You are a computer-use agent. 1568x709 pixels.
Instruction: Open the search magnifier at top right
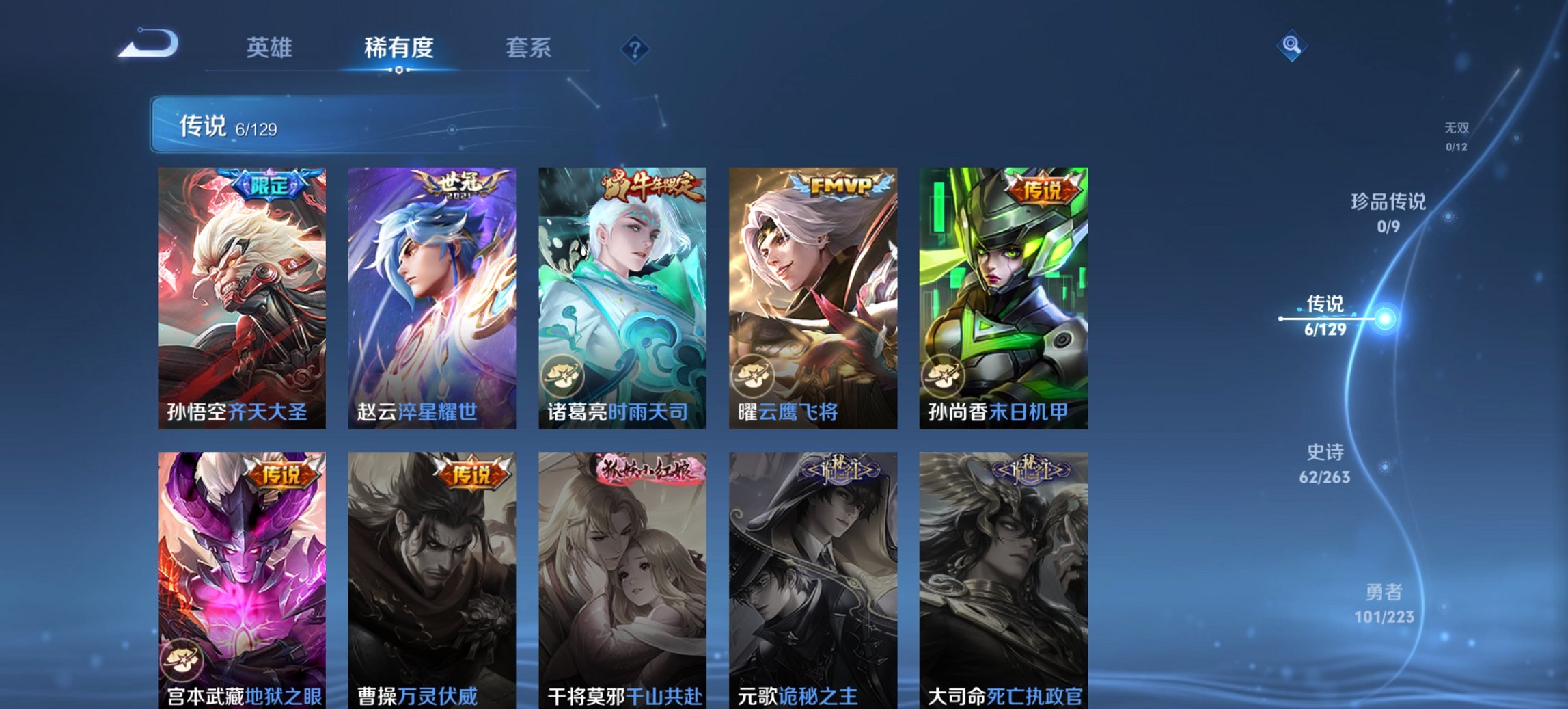(1291, 45)
